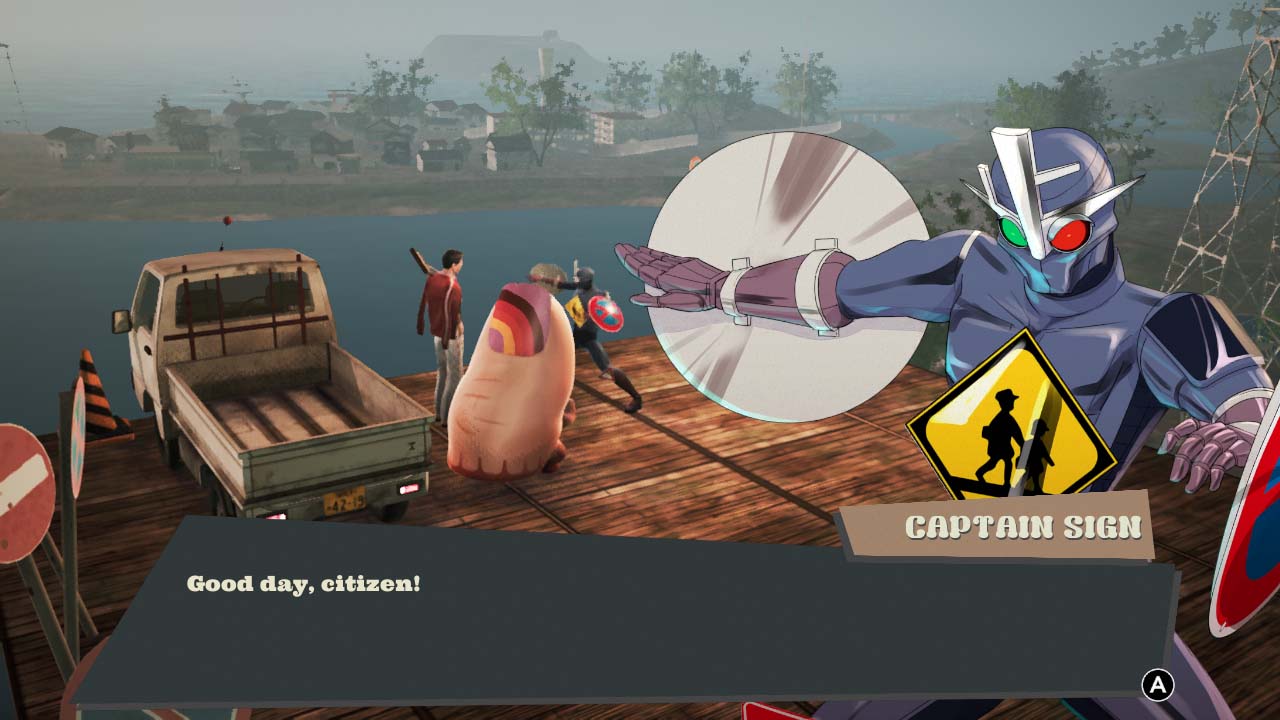This screenshot has width=1280, height=720.
Task: Click Captain Sign's red right eye
Action: (x=1070, y=235)
